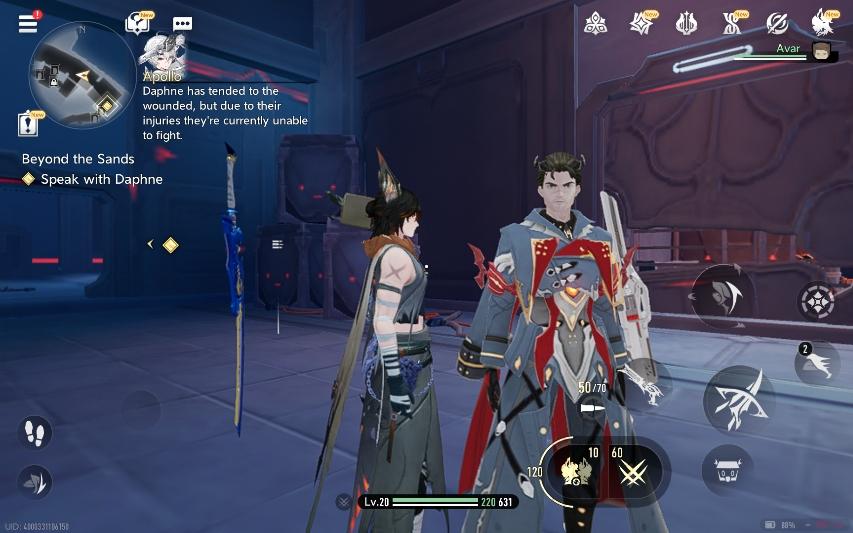Open the chat bubble with three dots

tap(182, 24)
